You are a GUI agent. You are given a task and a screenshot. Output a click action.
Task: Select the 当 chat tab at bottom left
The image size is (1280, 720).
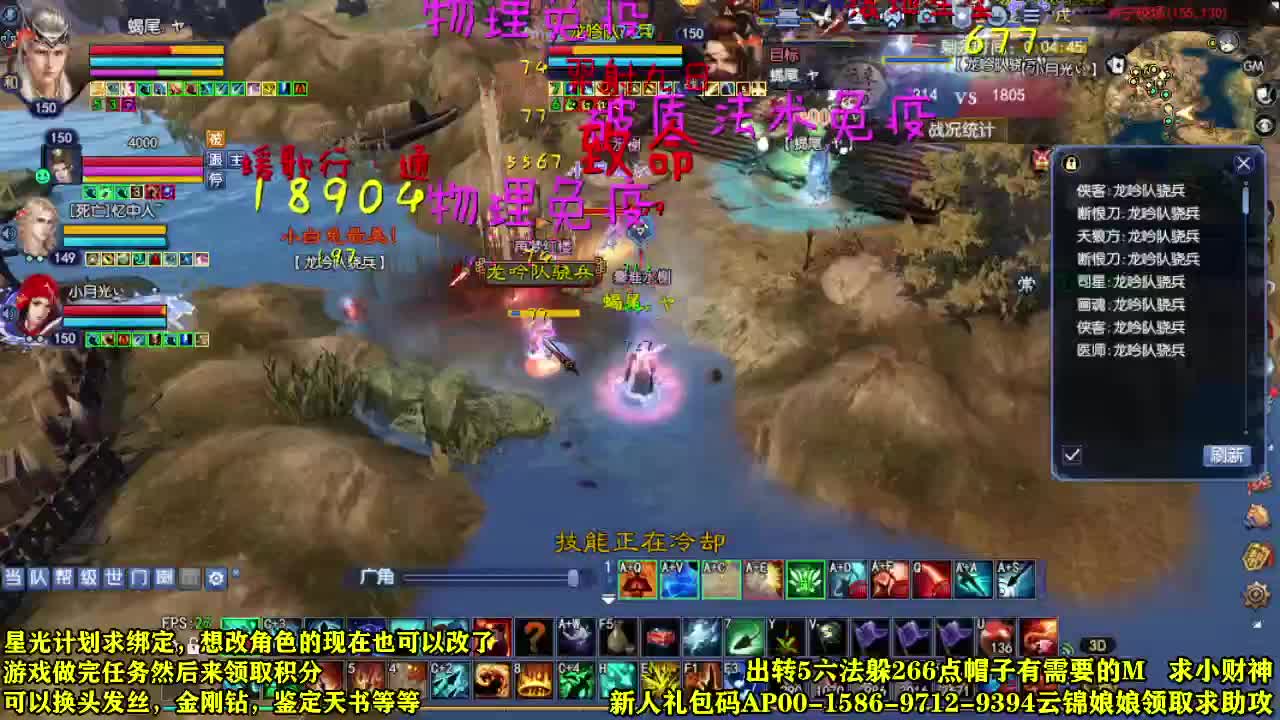[14, 578]
